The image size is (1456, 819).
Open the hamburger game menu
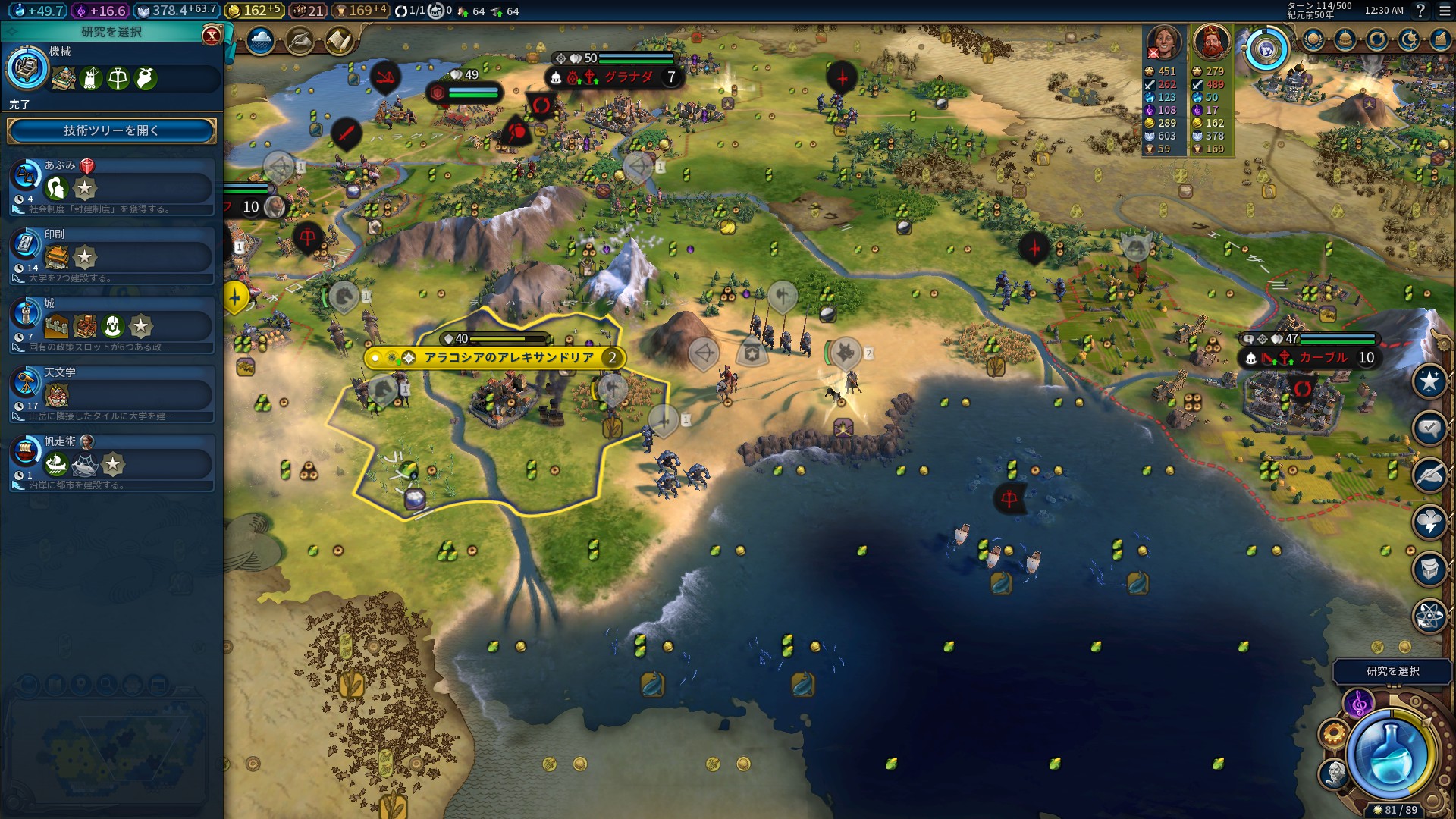pos(1443,11)
